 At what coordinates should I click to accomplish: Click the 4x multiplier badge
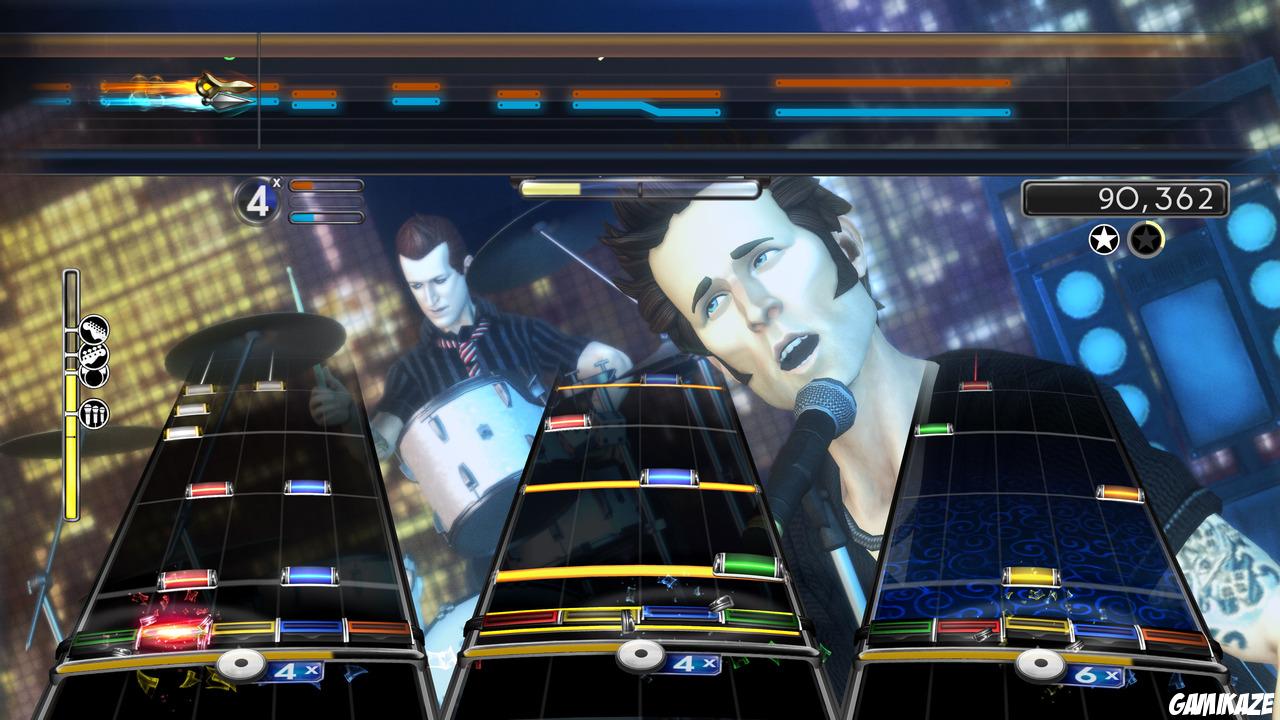tap(260, 200)
